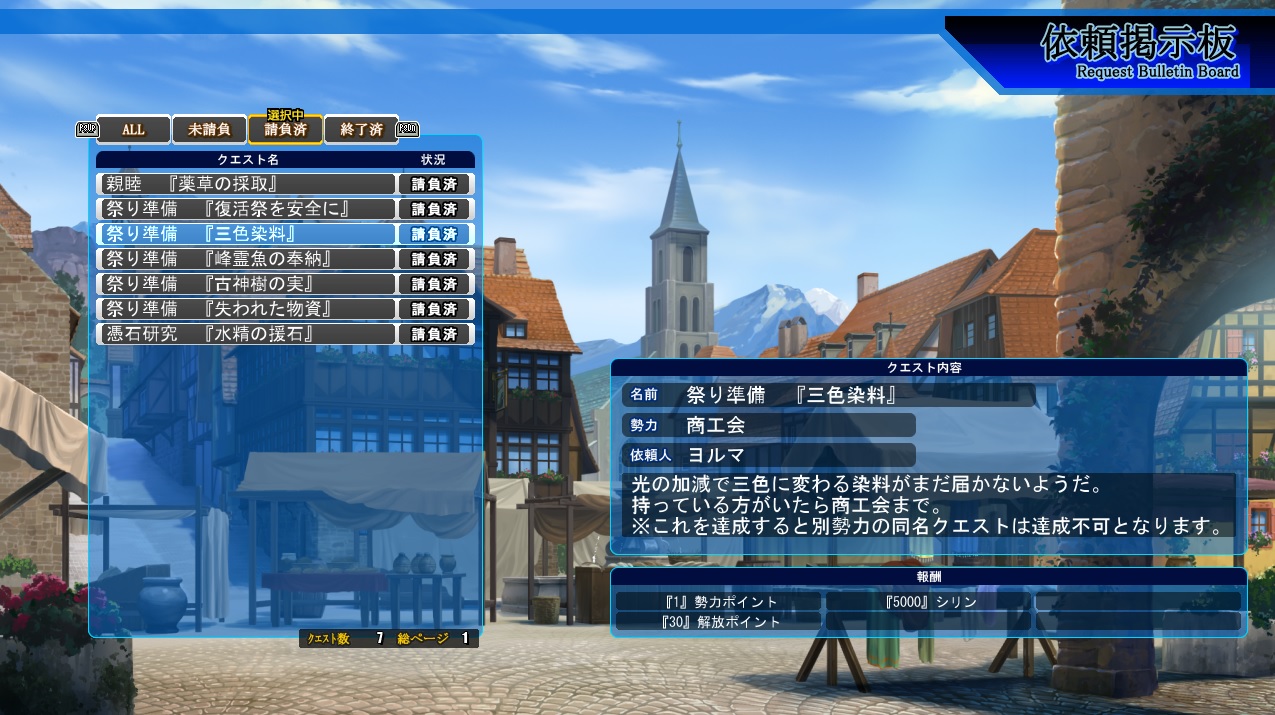Pick quest 祭り準備『失われた物資』
This screenshot has width=1275, height=715.
coord(246,309)
